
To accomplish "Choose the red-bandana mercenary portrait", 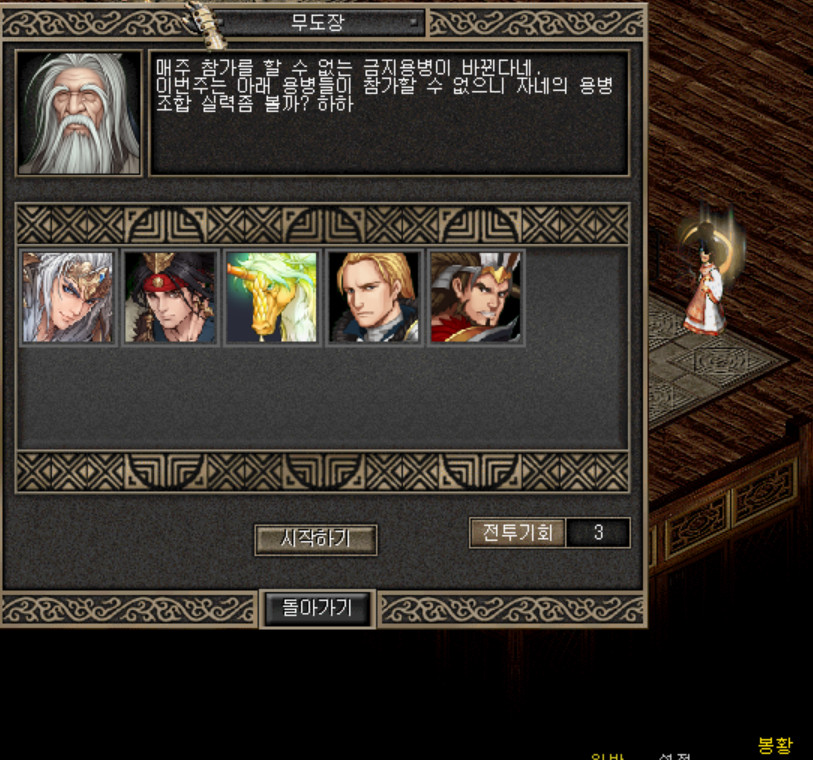I will click(170, 297).
